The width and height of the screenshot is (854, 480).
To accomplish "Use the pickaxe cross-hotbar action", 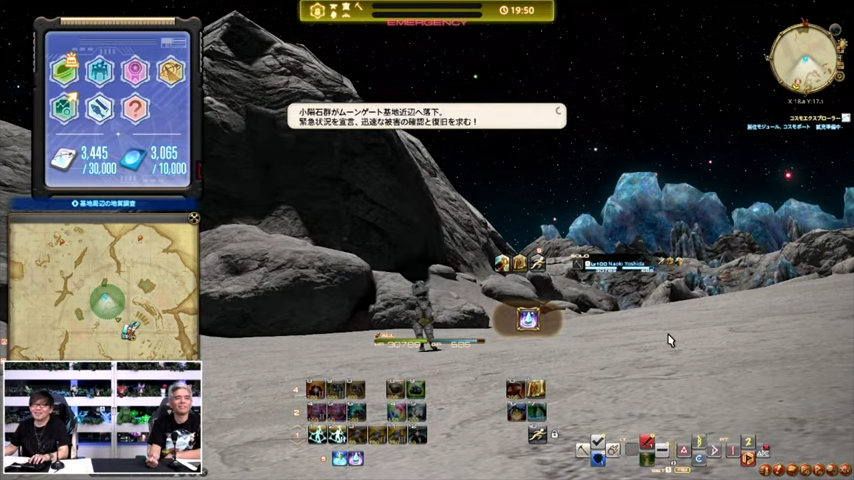I will click(x=582, y=451).
